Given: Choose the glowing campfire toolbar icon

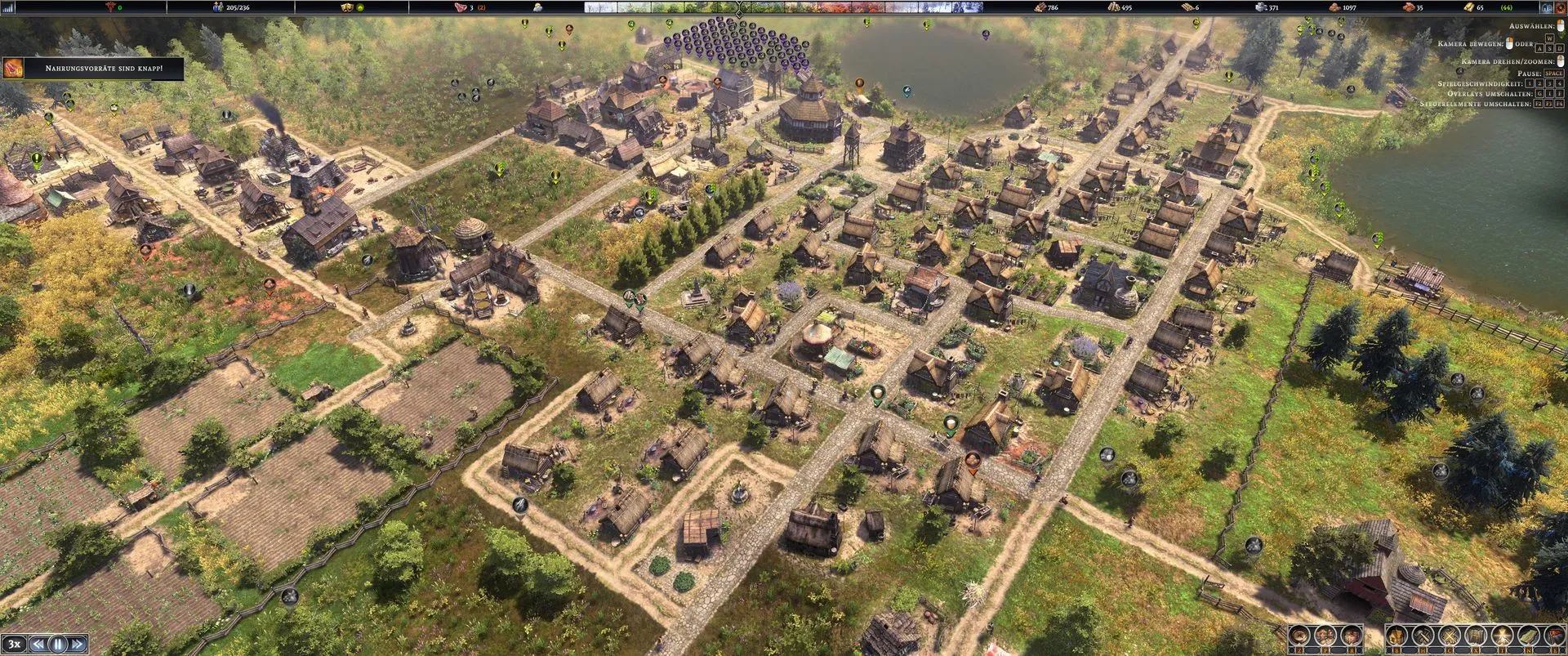Looking at the screenshot, I should point(1500,636).
